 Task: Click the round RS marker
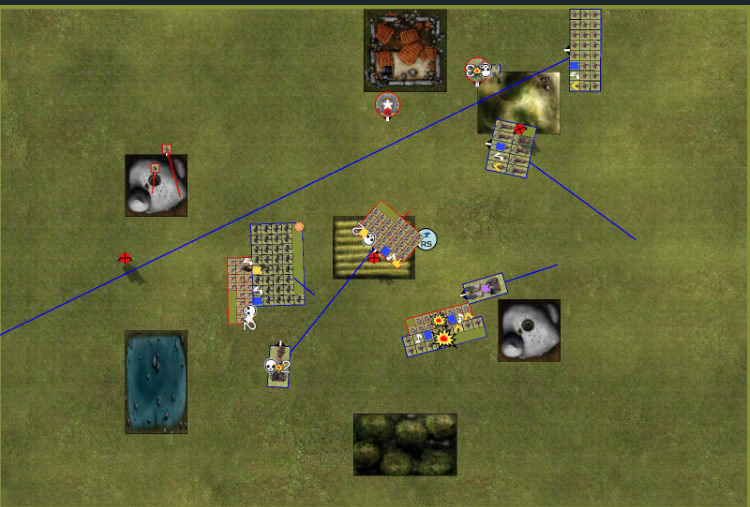click(426, 240)
